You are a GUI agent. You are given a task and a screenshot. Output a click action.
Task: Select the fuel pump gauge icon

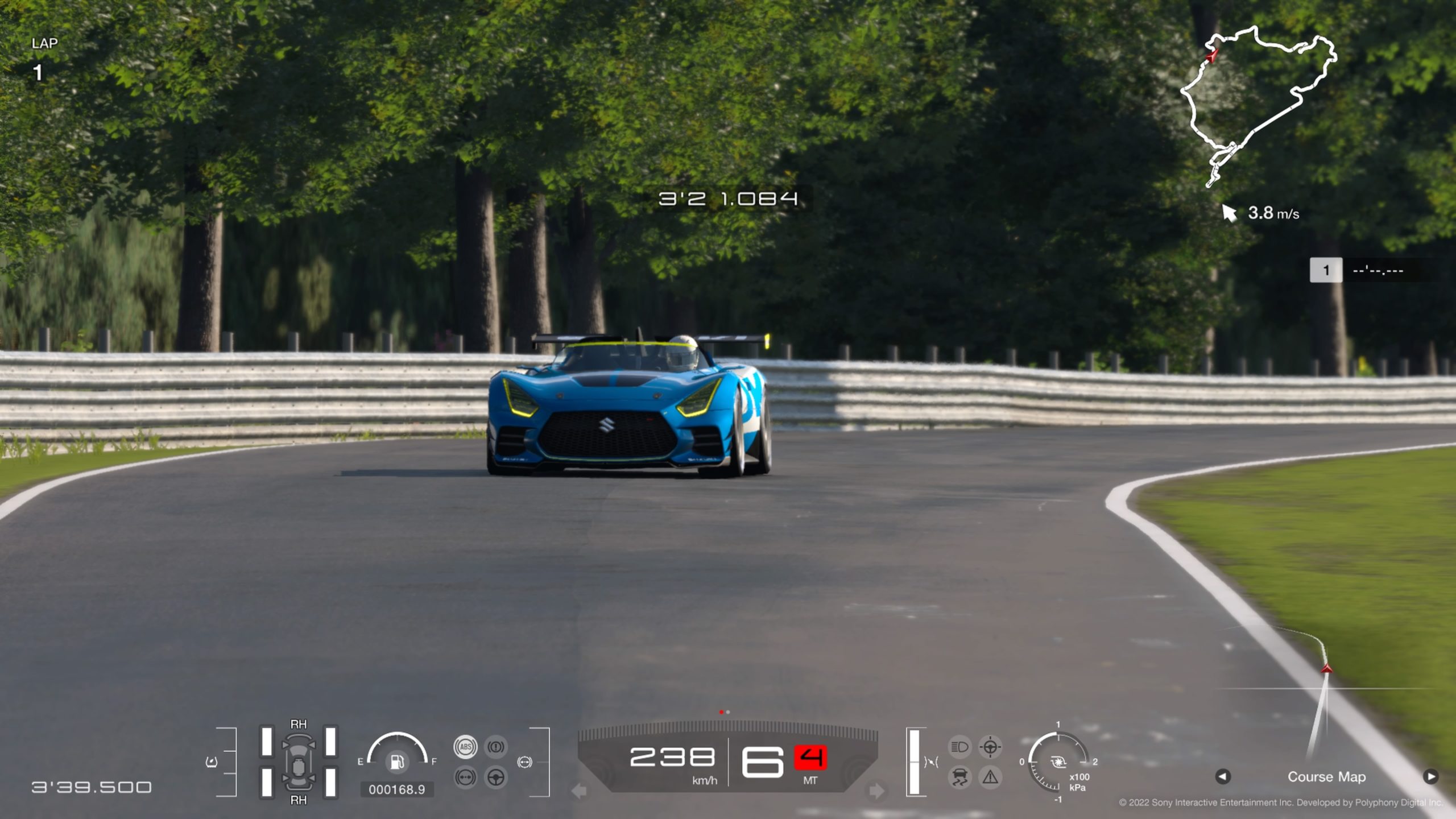[397, 761]
